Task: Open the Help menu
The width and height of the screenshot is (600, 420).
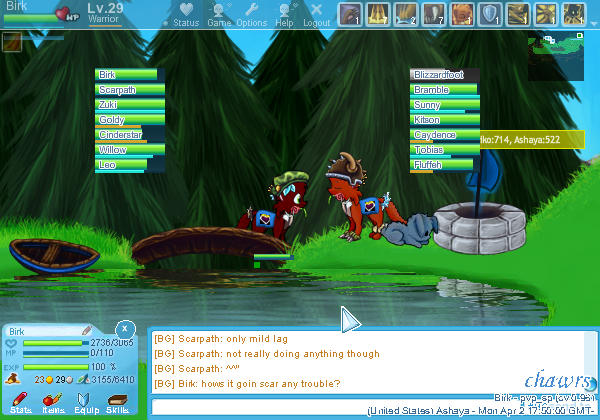Action: (x=285, y=14)
